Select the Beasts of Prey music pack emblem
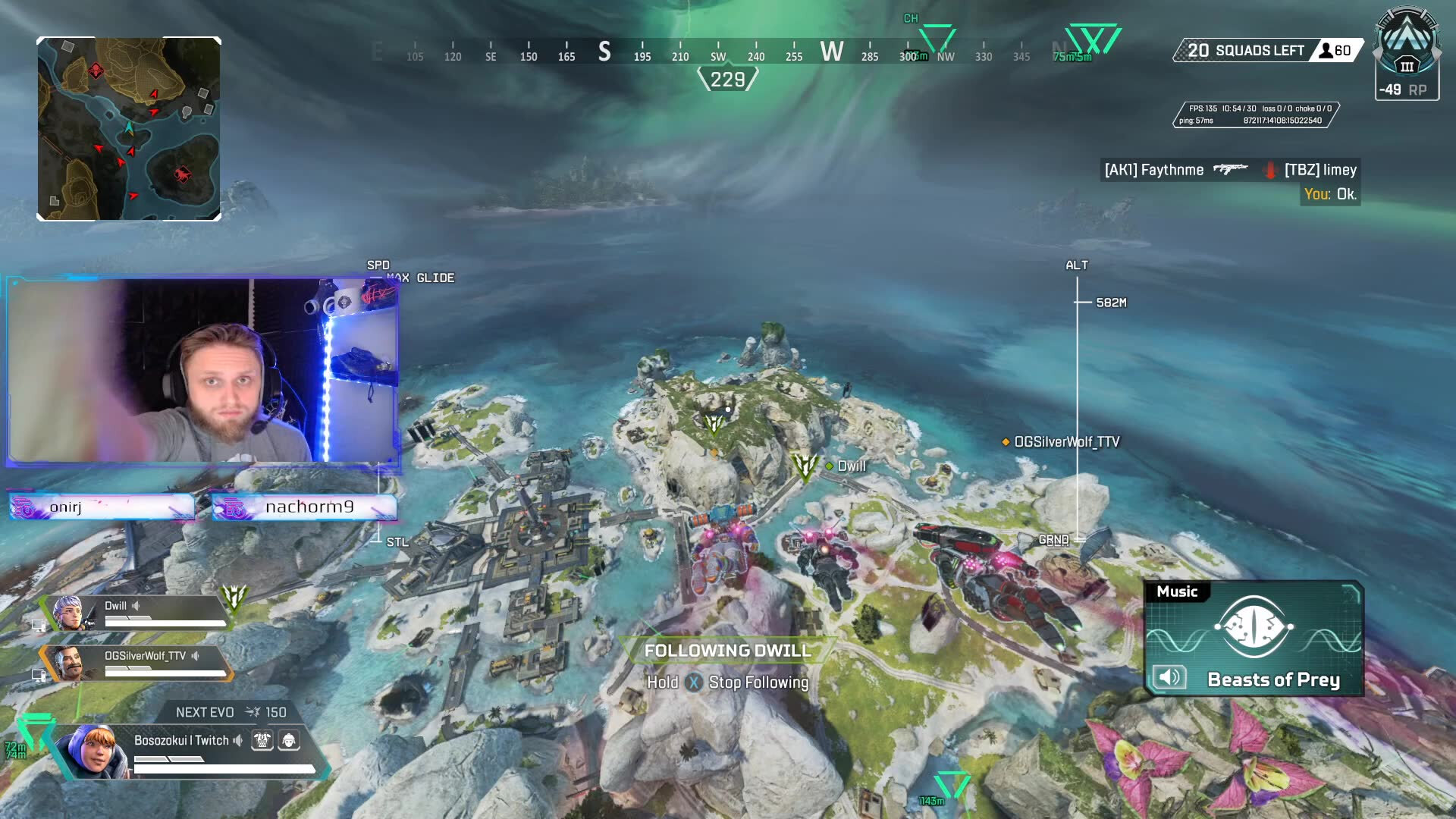Image resolution: width=1456 pixels, height=819 pixels. 1254,627
